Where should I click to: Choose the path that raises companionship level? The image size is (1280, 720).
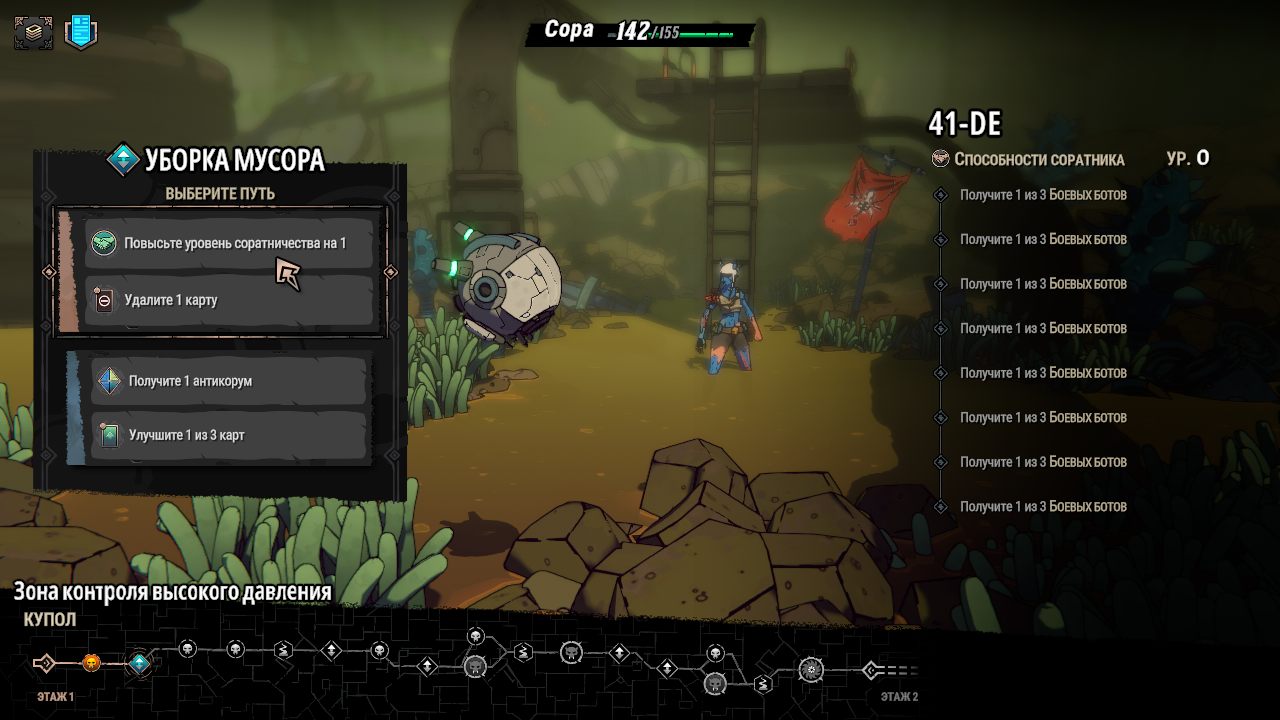tap(228, 243)
